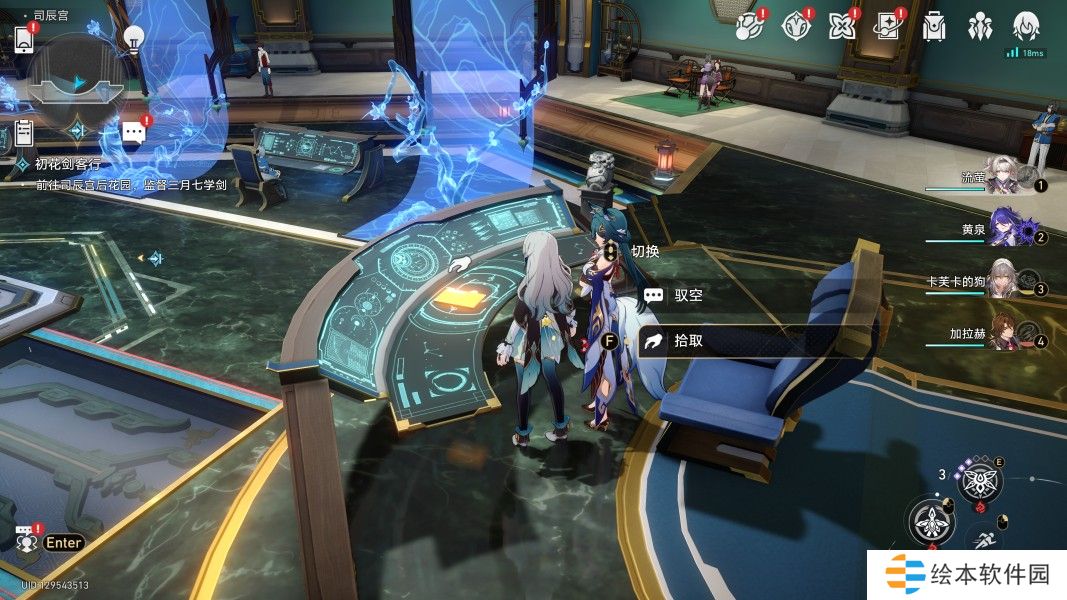Activate the technique skill with three charges
This screenshot has height=600, width=1067.
tap(980, 483)
